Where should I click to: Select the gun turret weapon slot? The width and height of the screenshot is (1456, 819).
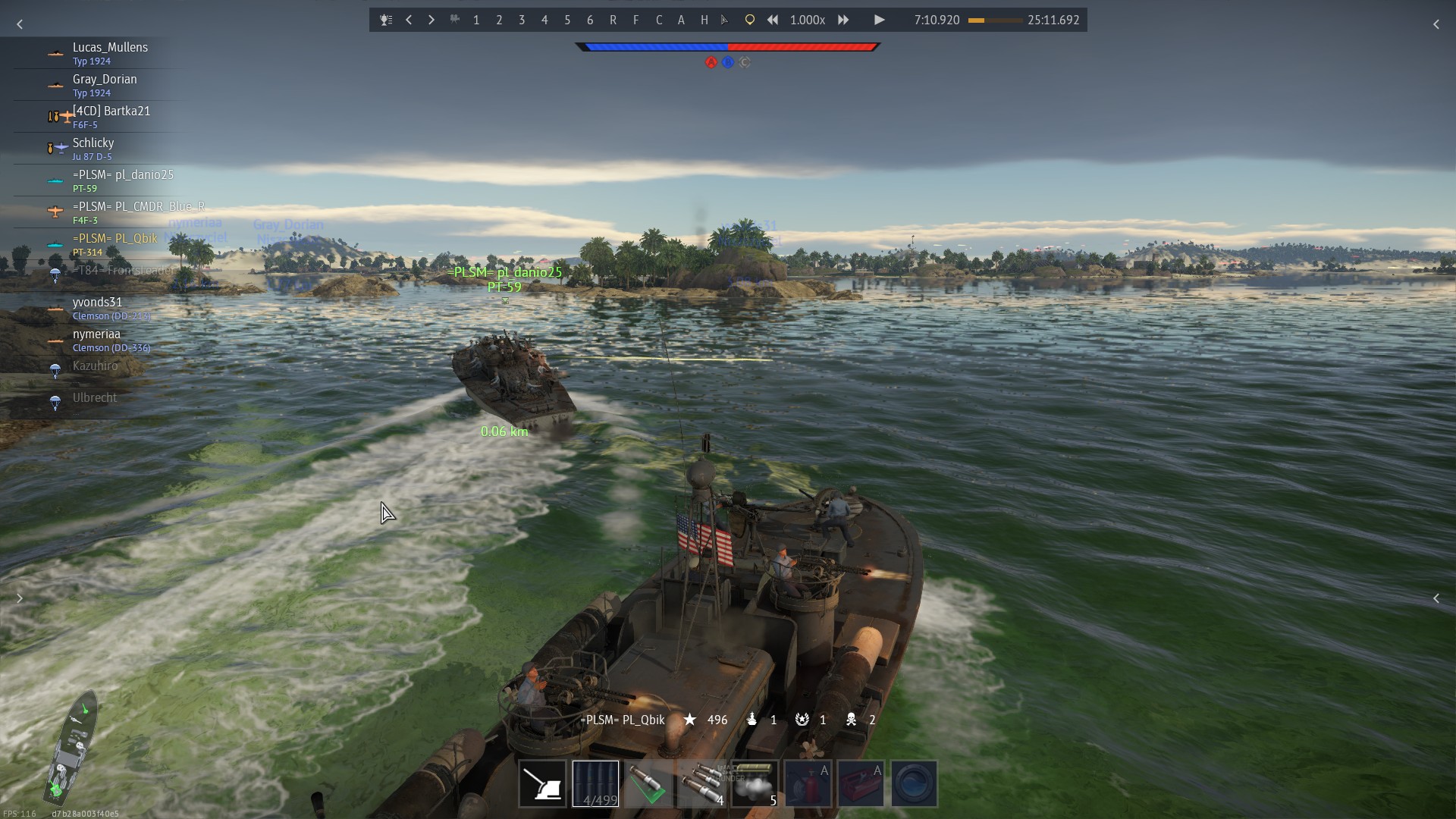point(542,783)
